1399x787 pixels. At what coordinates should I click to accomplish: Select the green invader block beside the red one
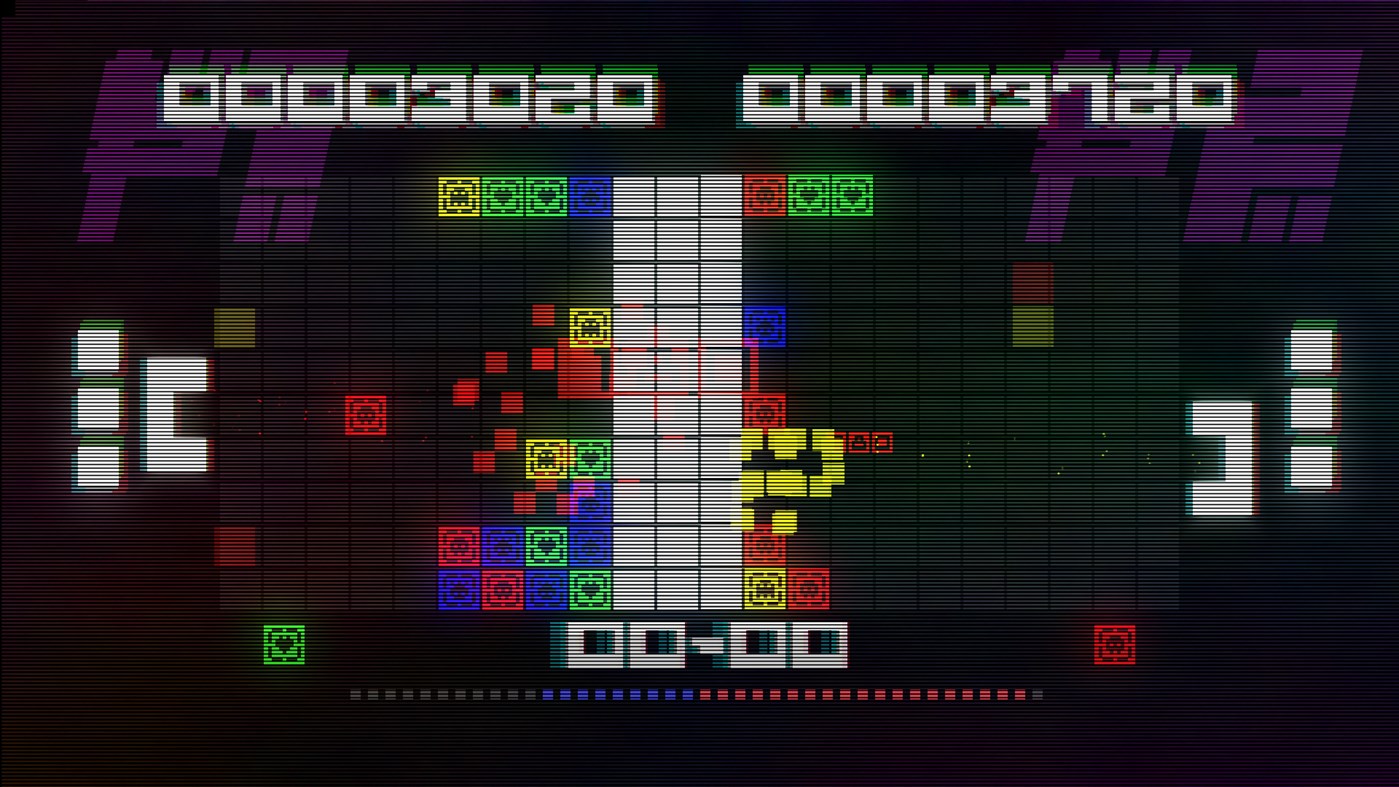[x=806, y=195]
